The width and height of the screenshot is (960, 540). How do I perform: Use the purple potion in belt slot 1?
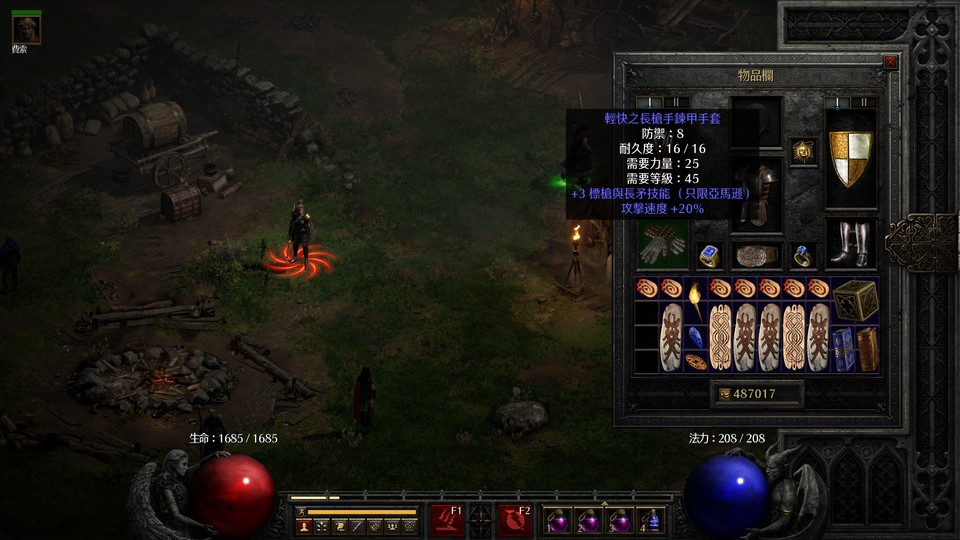tap(555, 520)
